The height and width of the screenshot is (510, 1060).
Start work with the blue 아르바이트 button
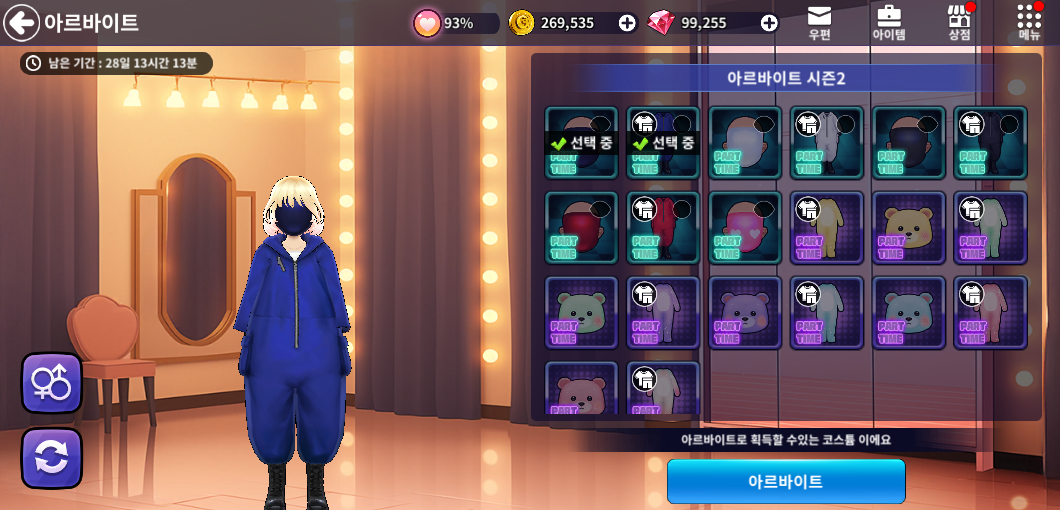[786, 481]
